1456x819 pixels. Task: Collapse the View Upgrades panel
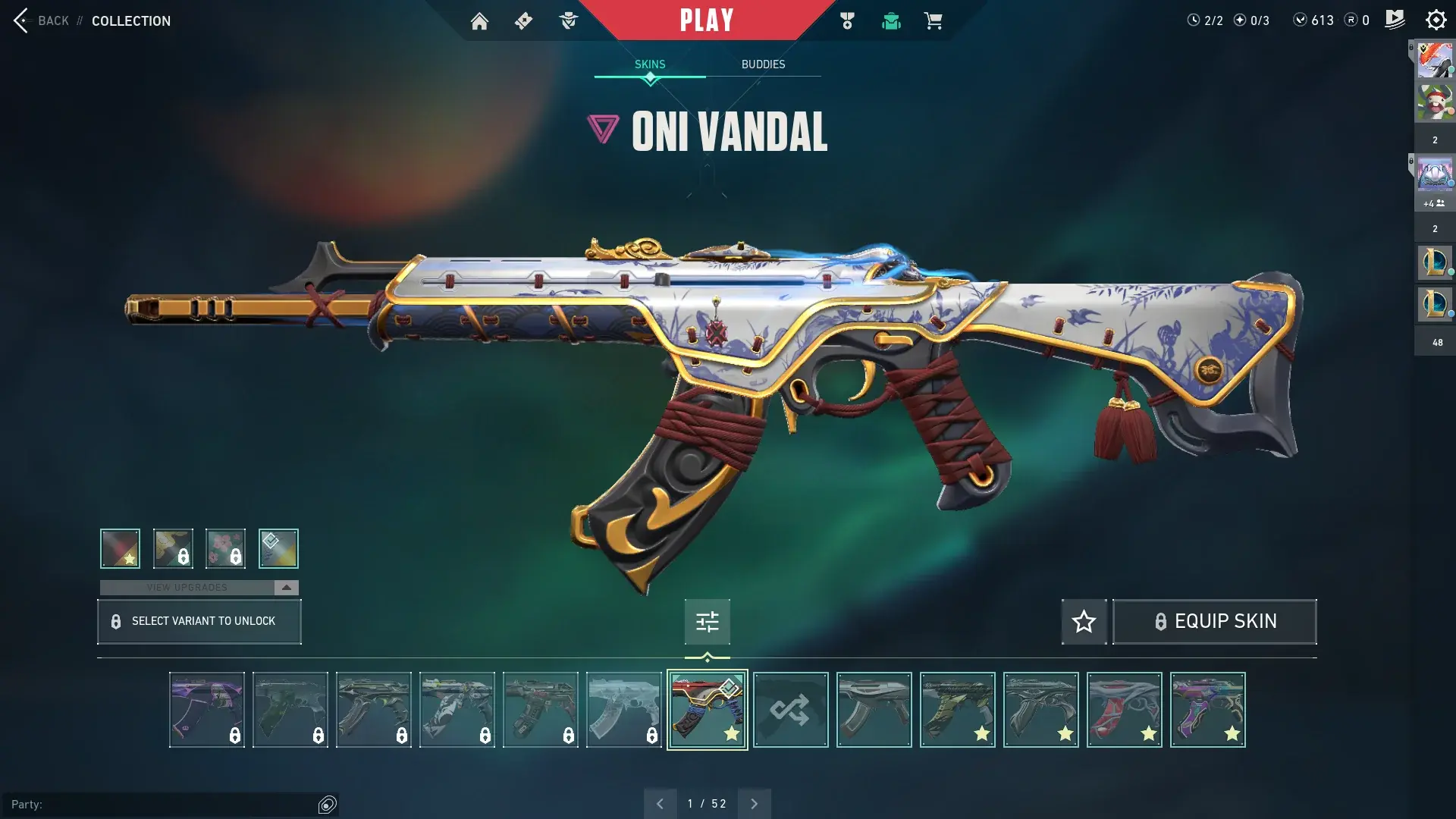(x=286, y=588)
